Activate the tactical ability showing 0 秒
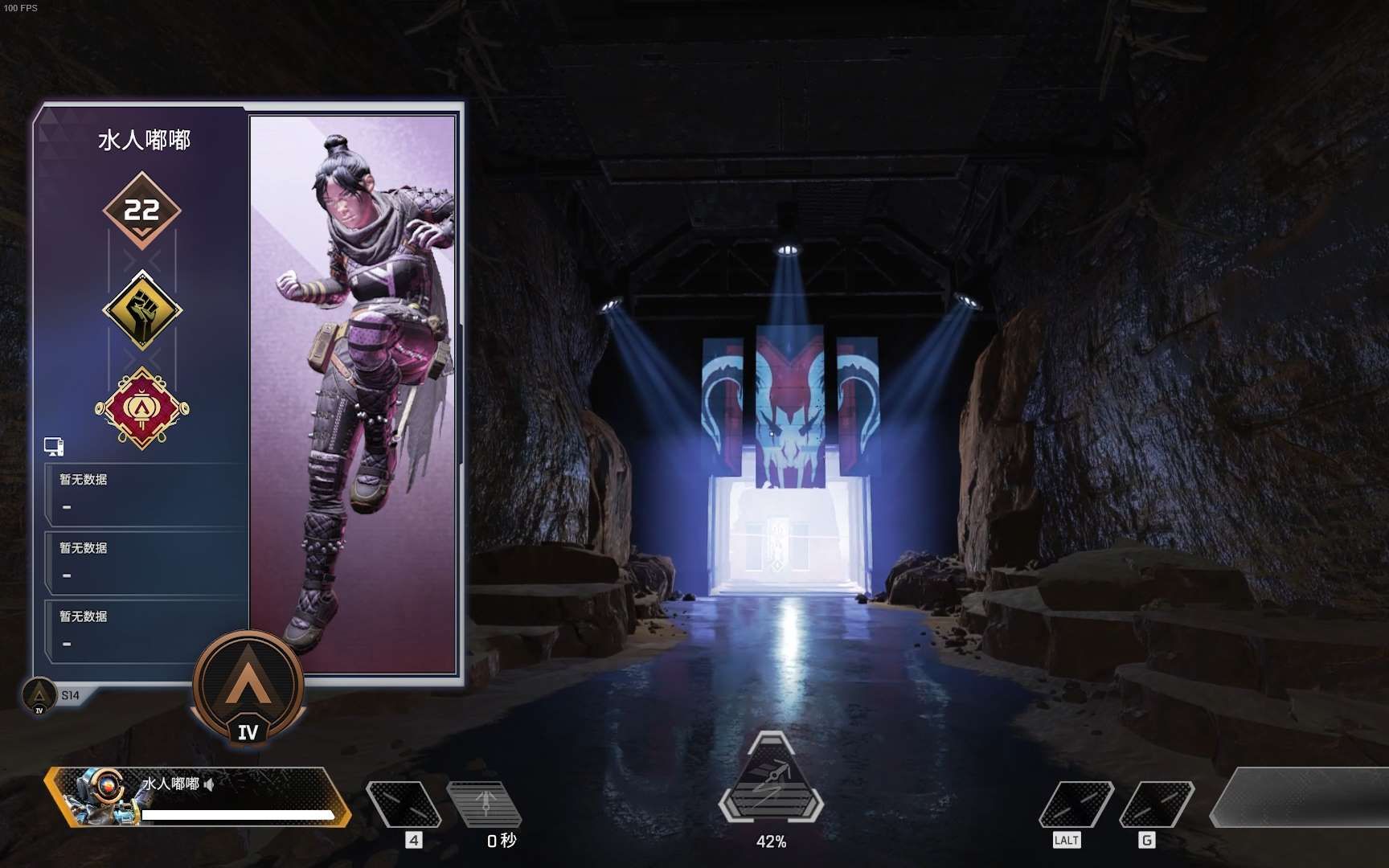This screenshot has height=868, width=1389. point(485,804)
